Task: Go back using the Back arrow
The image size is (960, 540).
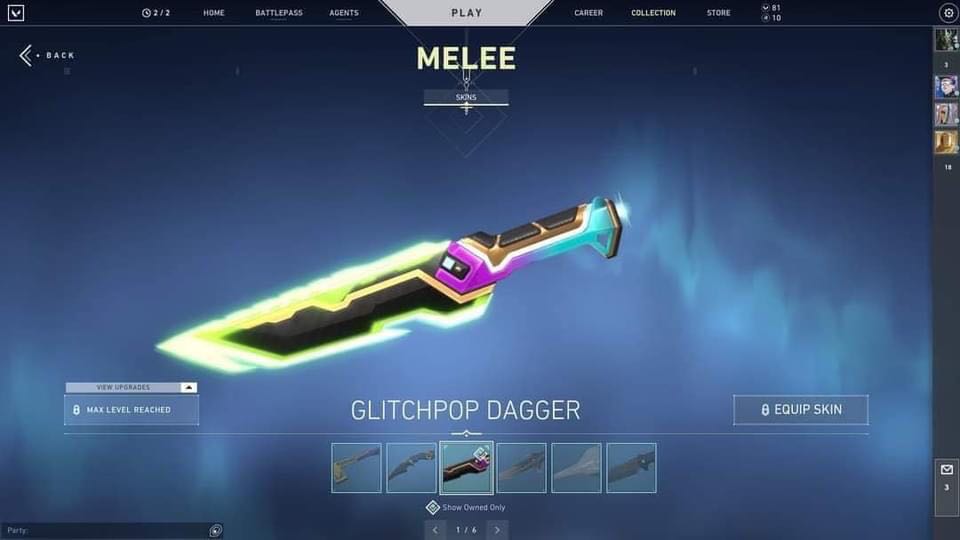Action: pyautogui.click(x=47, y=55)
